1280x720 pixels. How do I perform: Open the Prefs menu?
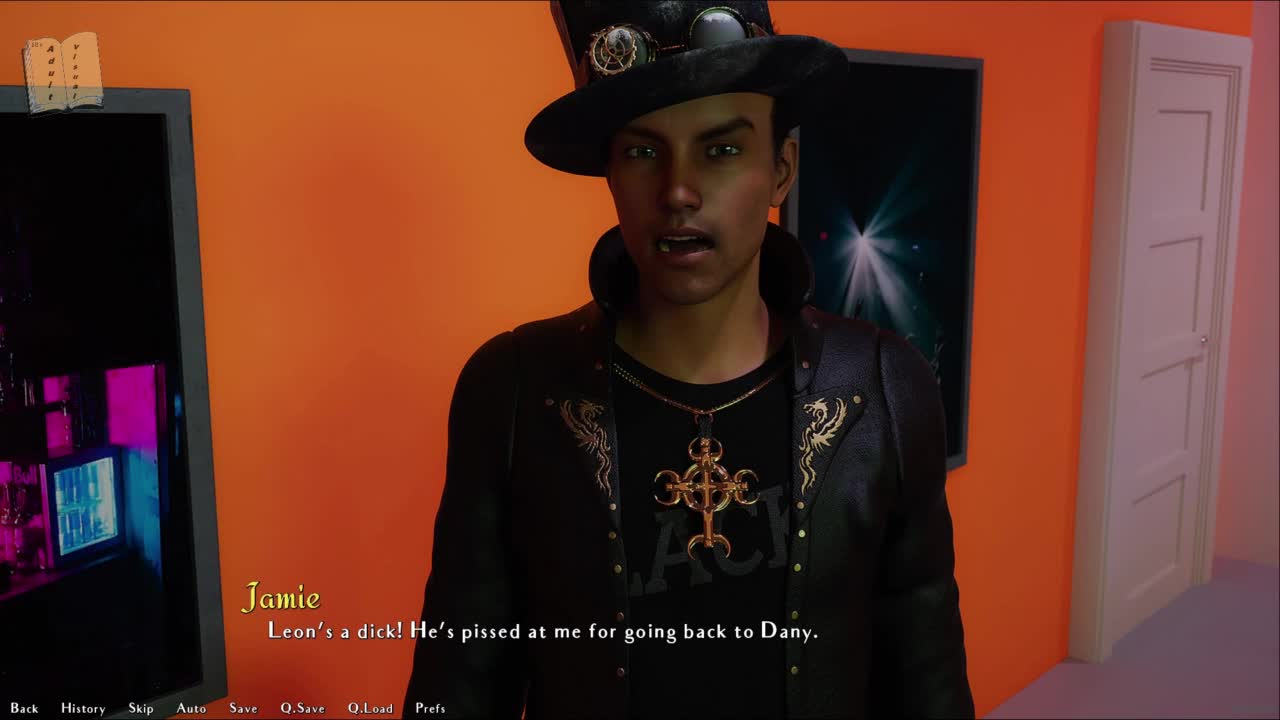click(430, 708)
